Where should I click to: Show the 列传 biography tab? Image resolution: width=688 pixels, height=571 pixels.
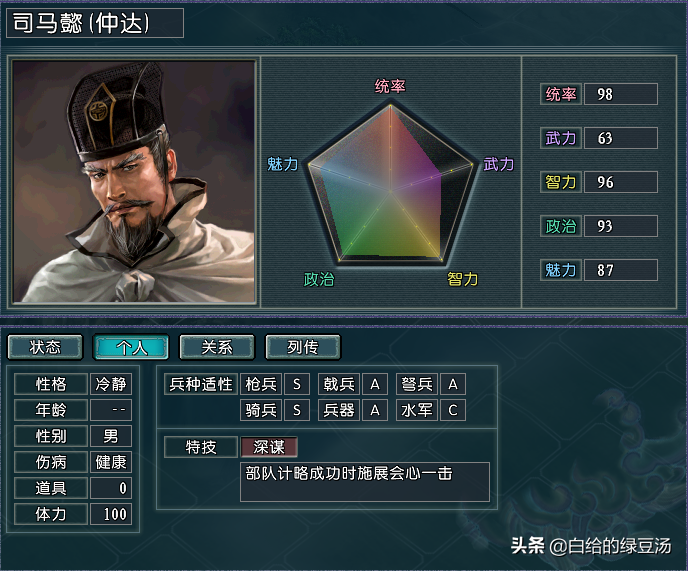(x=303, y=347)
